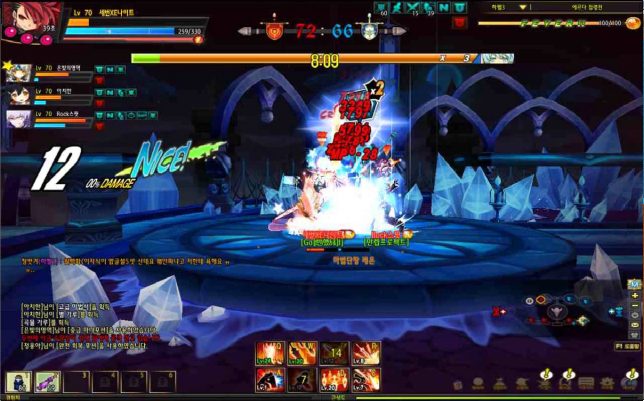The width and height of the screenshot is (644, 401).
Task: Select the first quick slot potion item
Action: [18, 381]
